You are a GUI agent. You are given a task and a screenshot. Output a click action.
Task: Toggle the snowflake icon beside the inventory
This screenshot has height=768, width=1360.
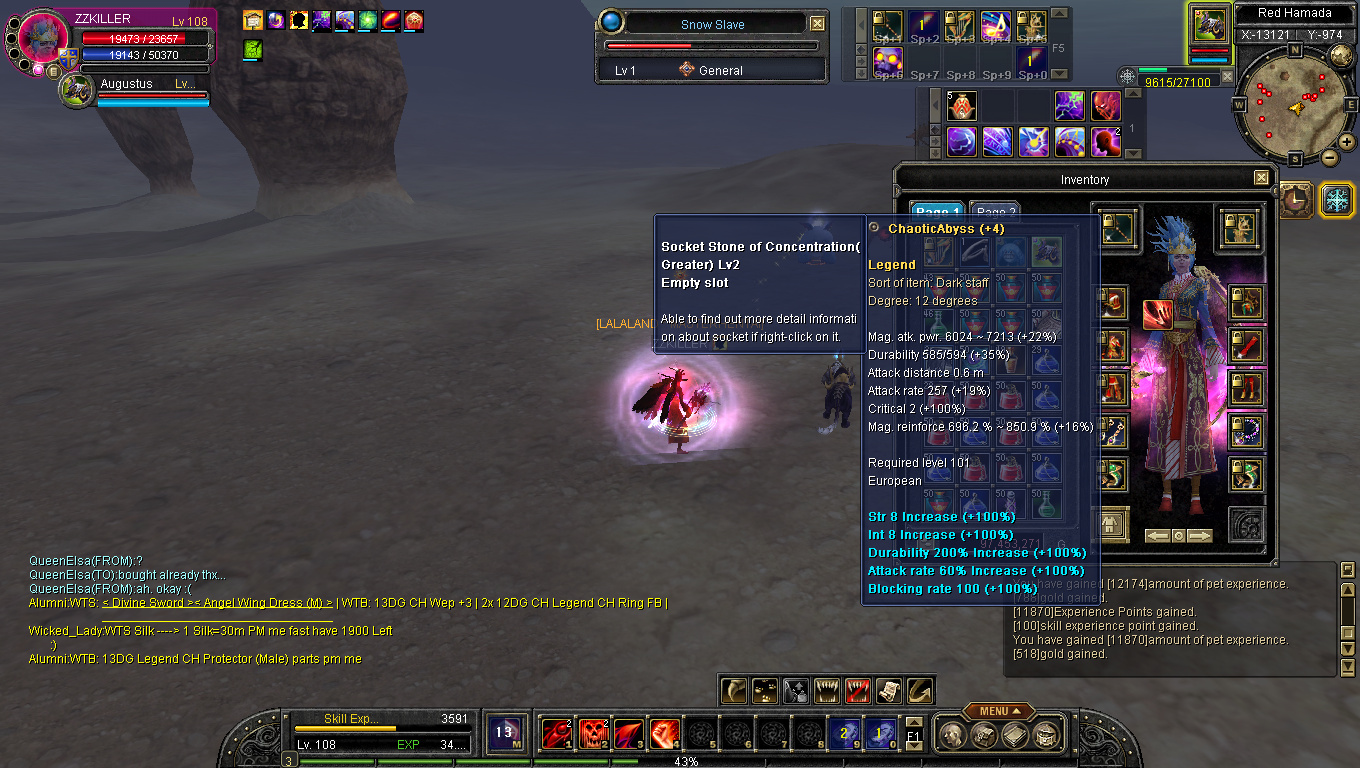tap(1337, 199)
